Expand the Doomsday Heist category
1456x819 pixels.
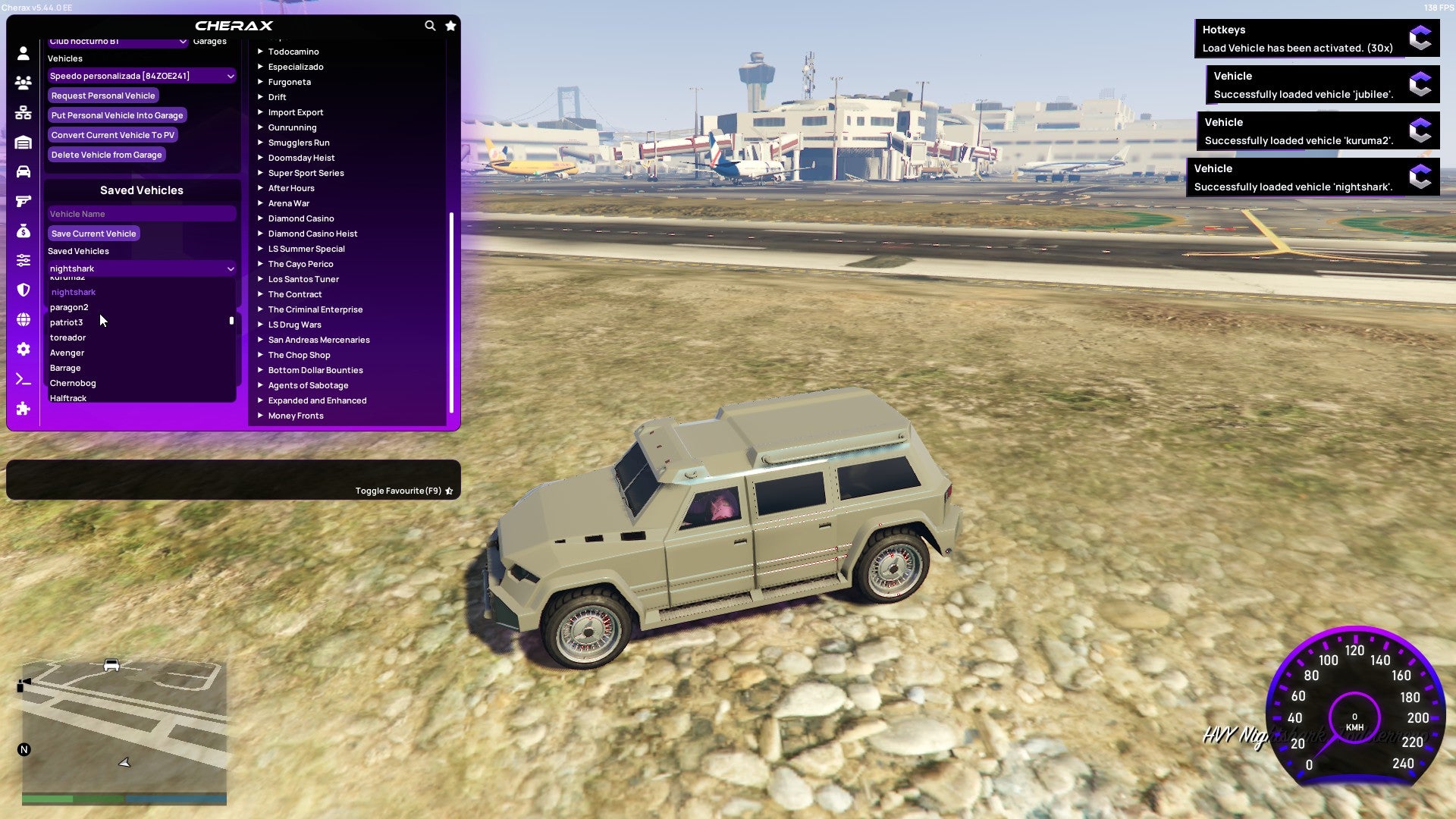300,158
